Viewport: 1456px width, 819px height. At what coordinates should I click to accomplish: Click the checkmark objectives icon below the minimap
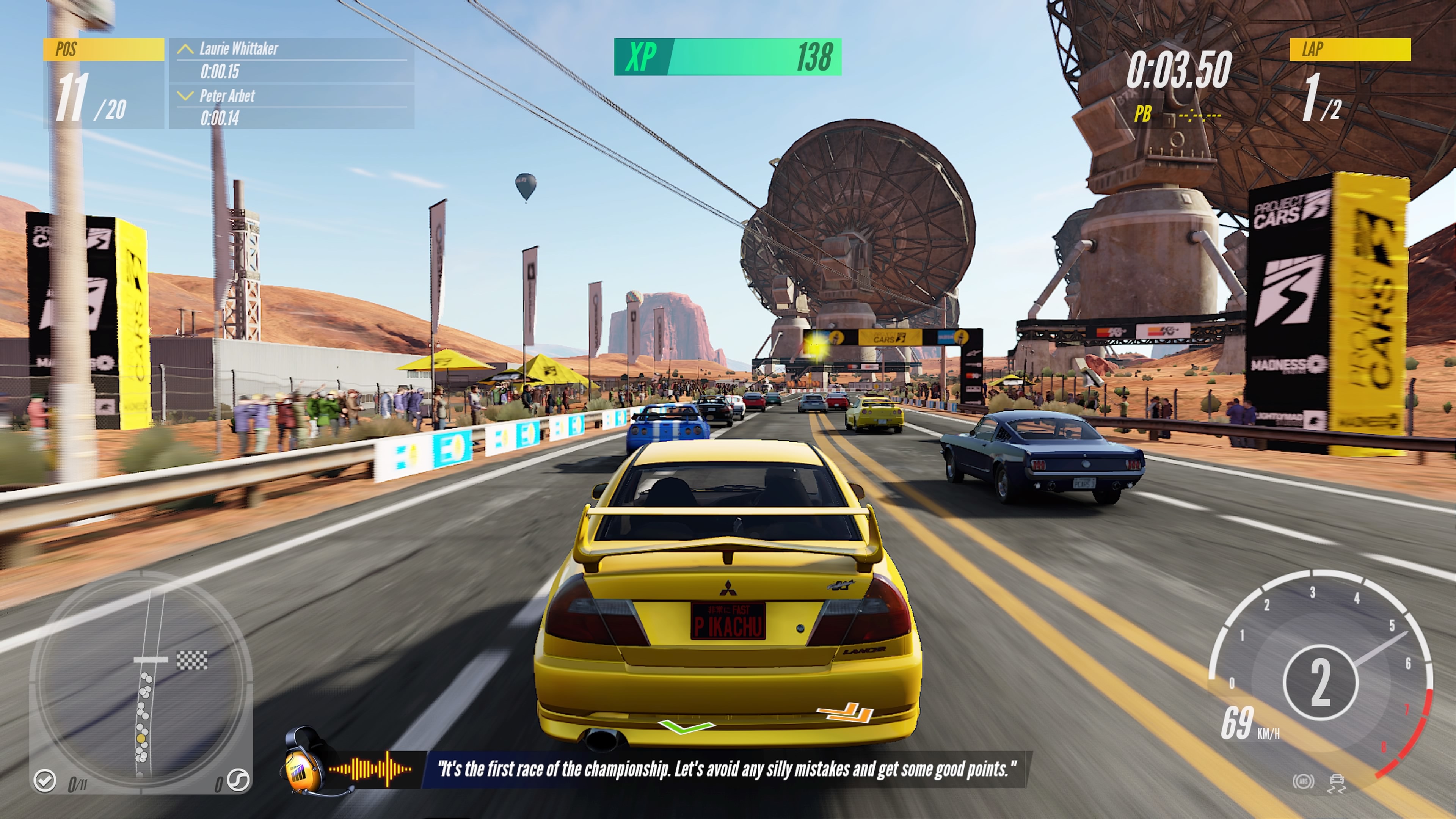(x=45, y=780)
